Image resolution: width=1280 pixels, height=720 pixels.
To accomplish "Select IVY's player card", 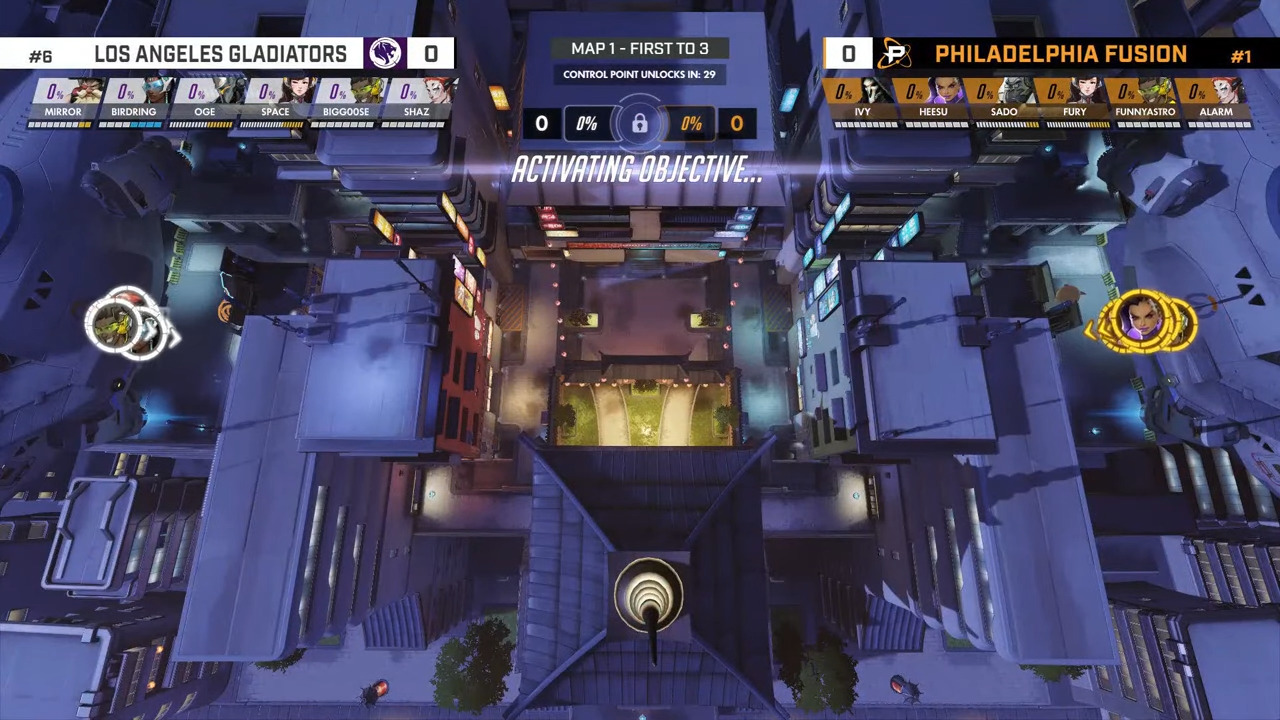I will (863, 102).
